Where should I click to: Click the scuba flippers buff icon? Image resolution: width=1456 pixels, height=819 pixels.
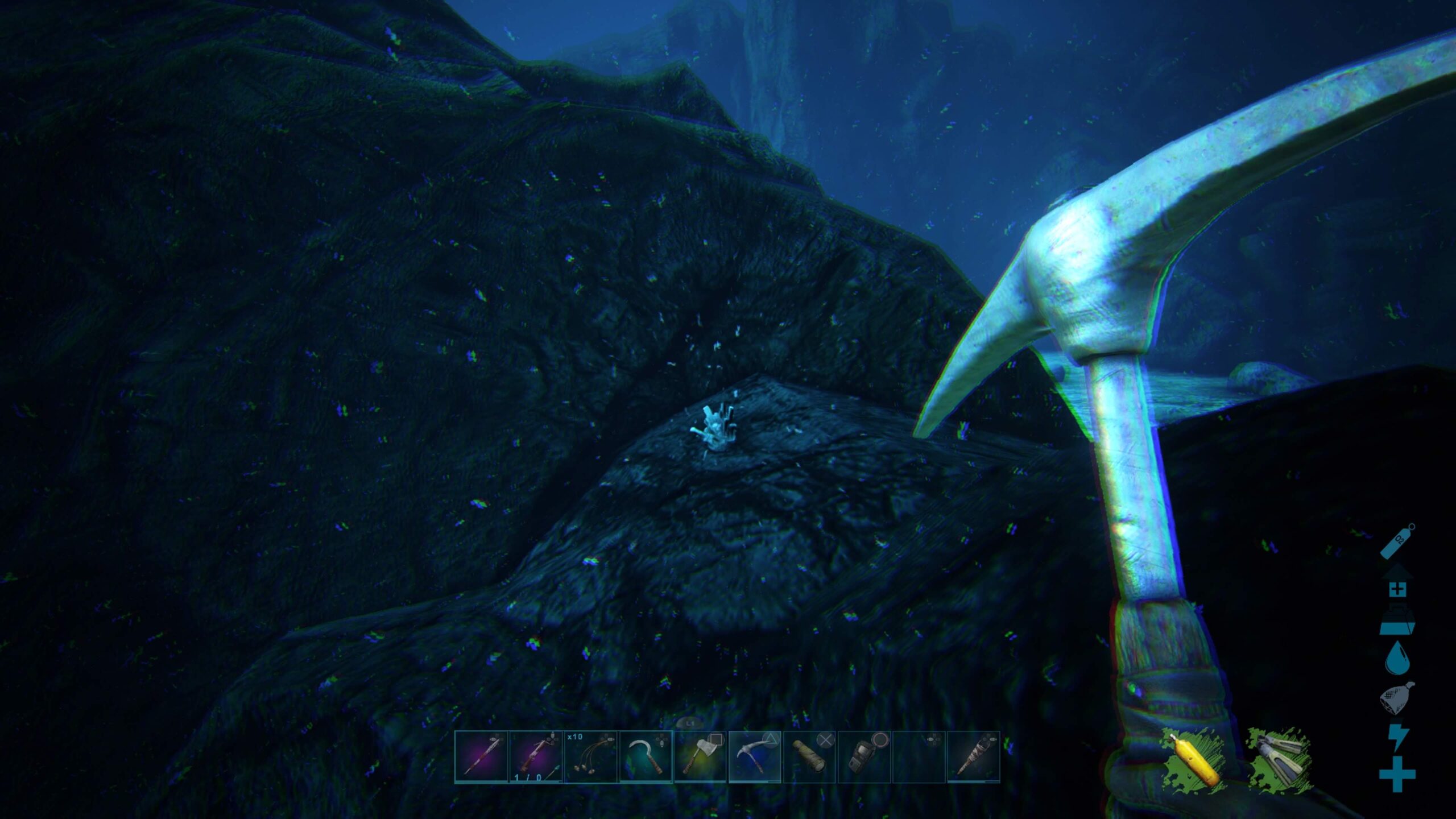tap(1280, 756)
